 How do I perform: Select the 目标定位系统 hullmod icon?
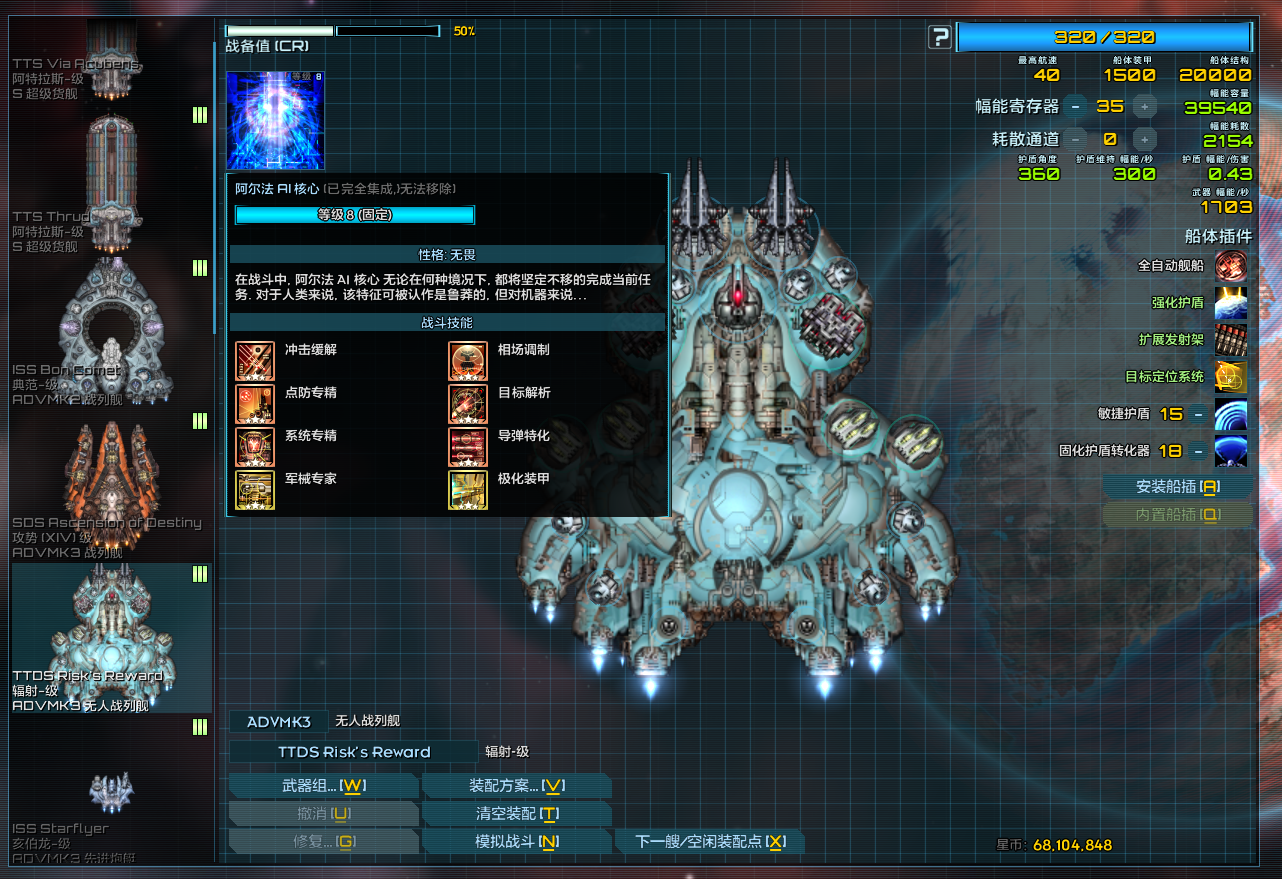pos(1230,377)
